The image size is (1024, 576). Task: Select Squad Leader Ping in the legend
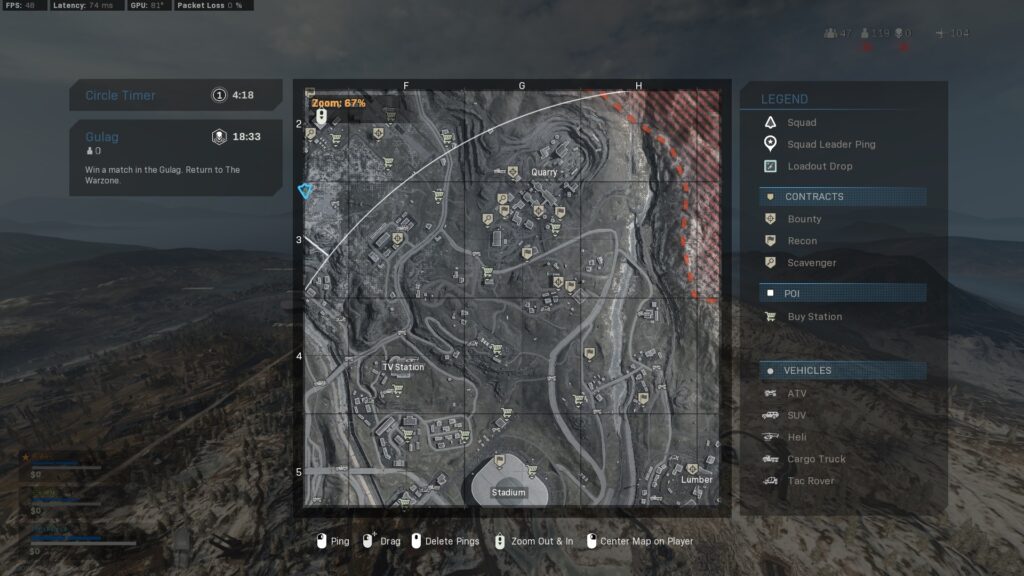point(830,145)
